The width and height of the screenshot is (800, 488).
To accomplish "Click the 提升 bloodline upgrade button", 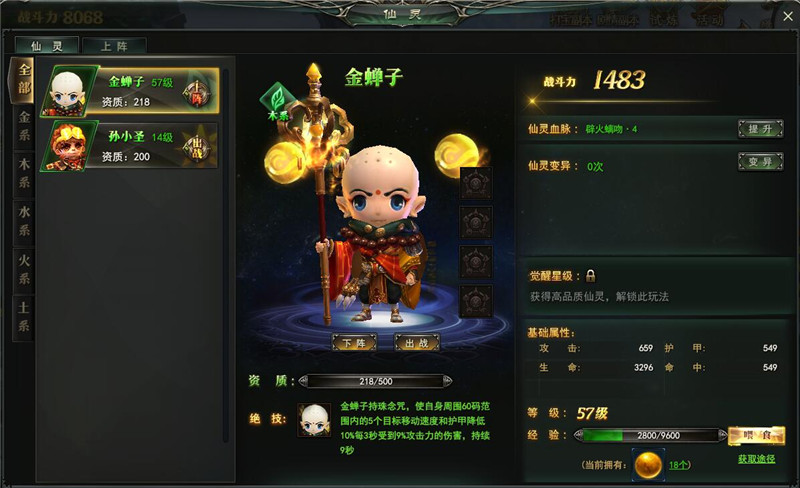I will 759,129.
